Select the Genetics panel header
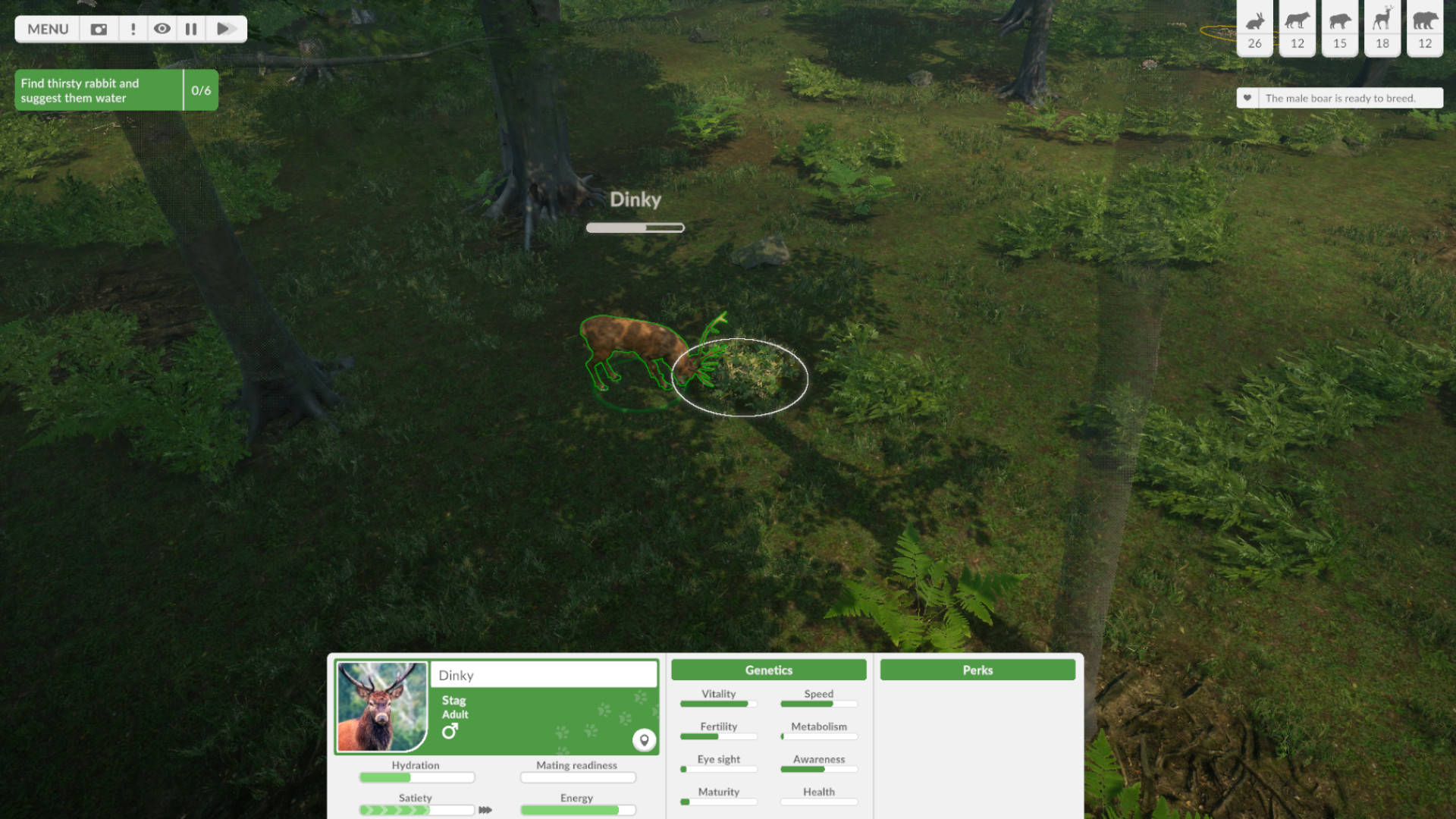The width and height of the screenshot is (1456, 819). coord(768,670)
